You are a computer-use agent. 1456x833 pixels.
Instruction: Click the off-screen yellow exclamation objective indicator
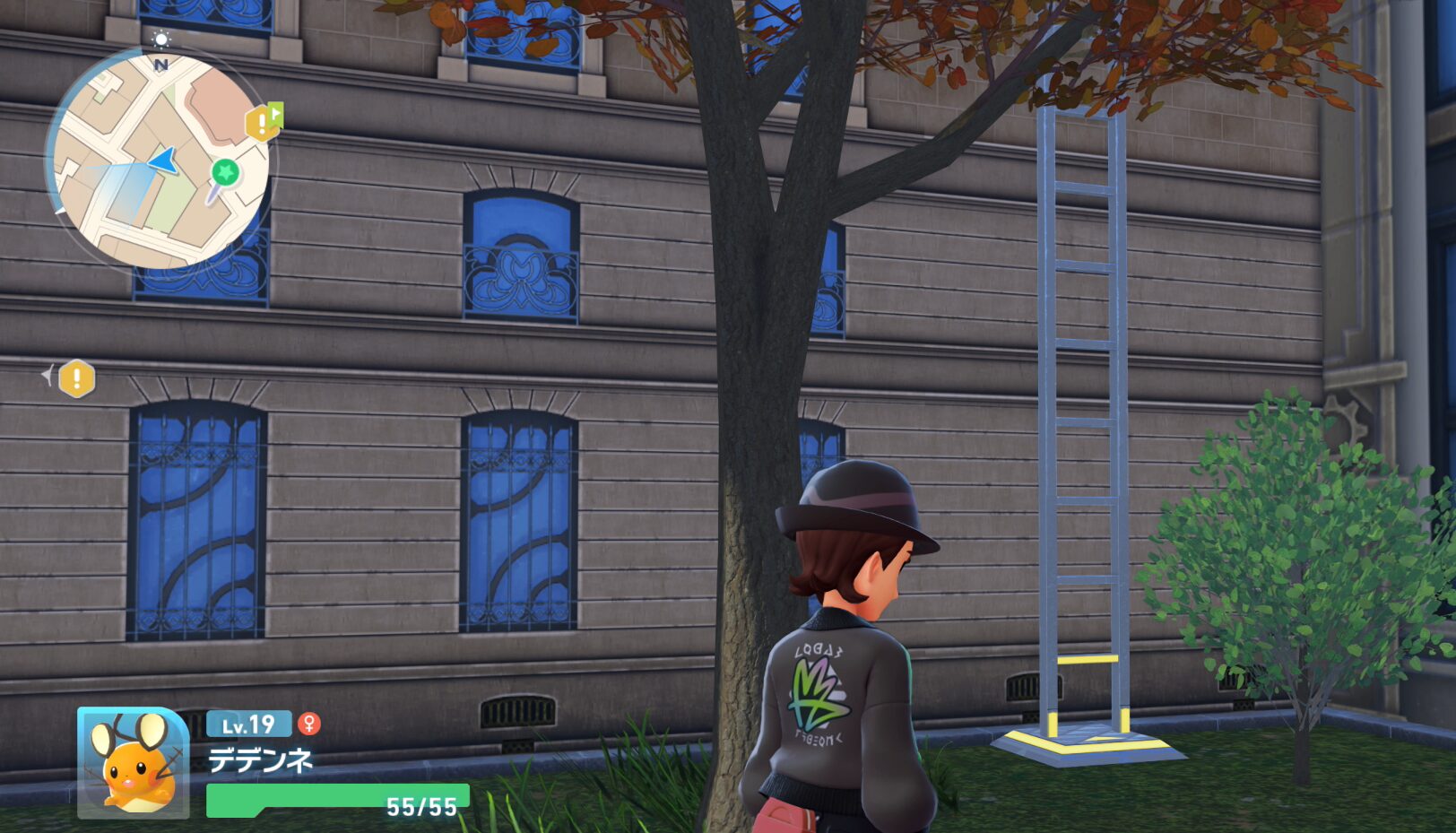point(76,378)
